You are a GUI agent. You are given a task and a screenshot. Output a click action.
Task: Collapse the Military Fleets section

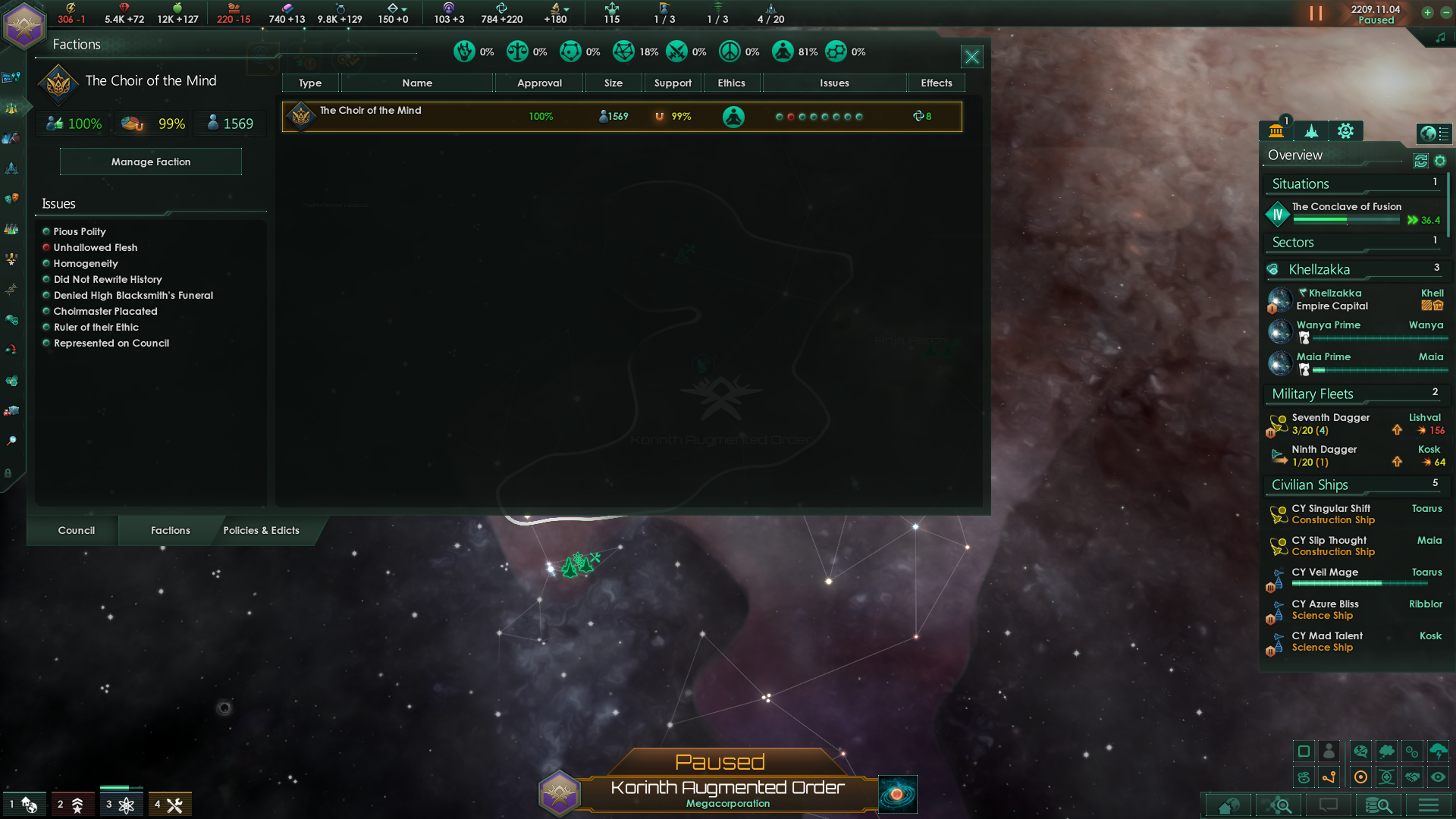[x=1311, y=394]
